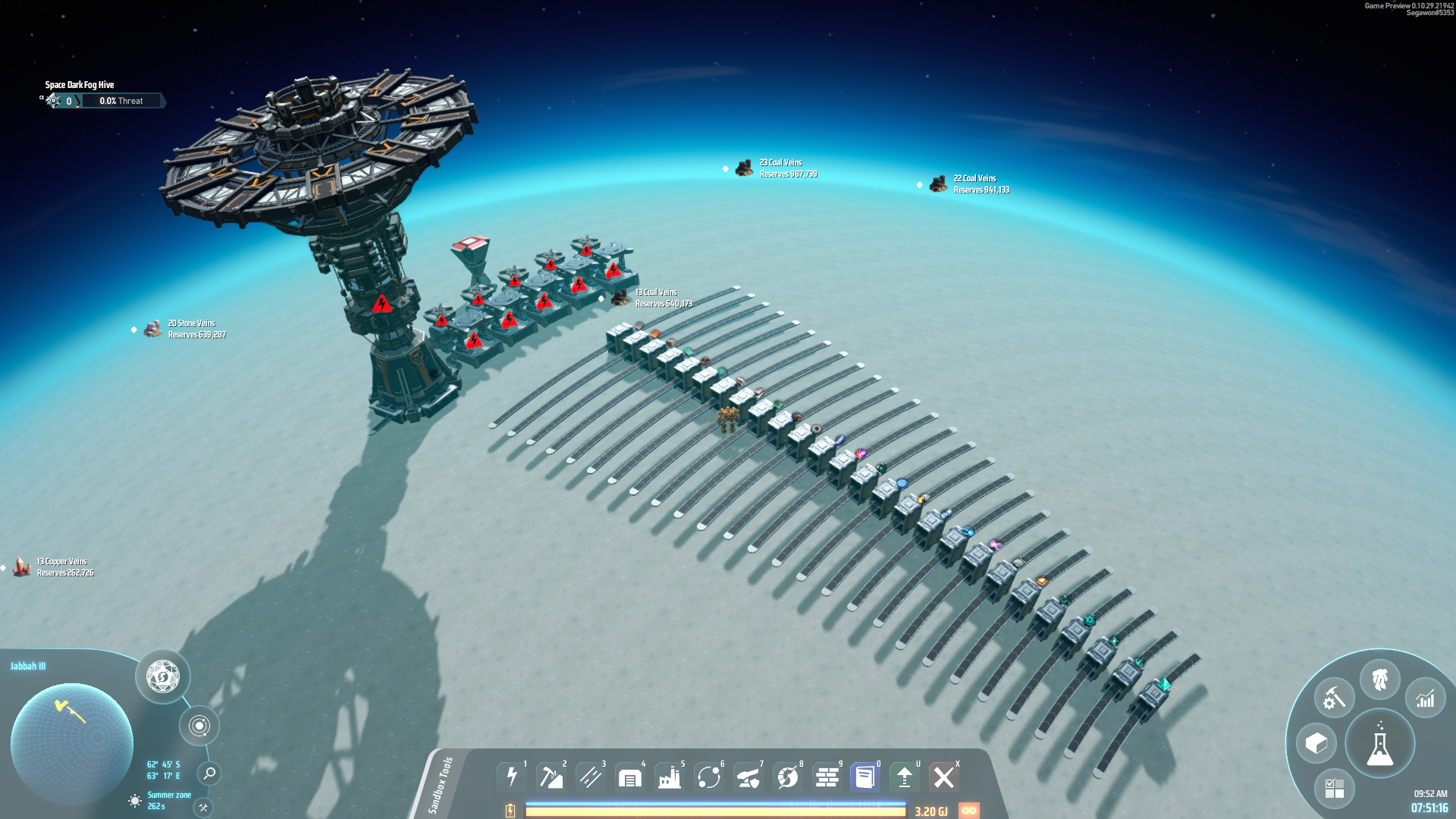Open the mecha panel icon

pos(1379,679)
